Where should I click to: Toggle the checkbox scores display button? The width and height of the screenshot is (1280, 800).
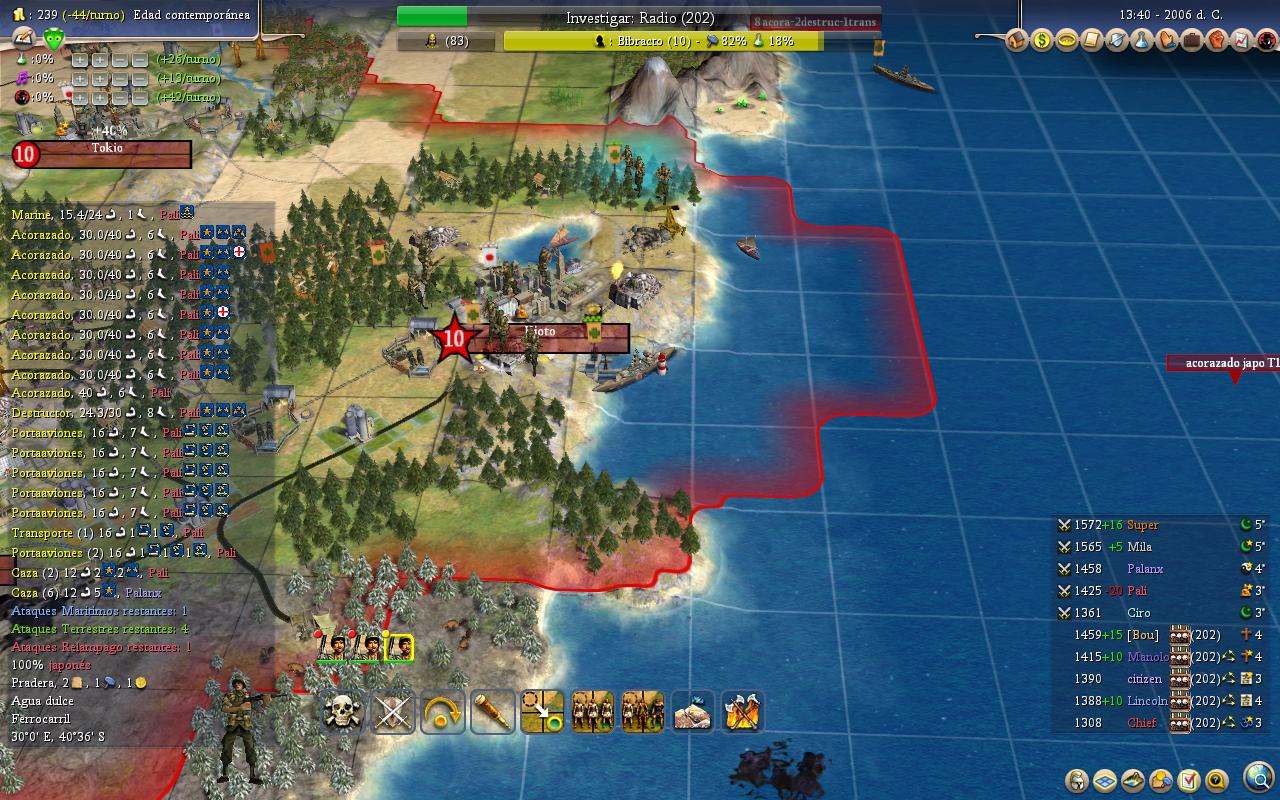pos(1189,780)
